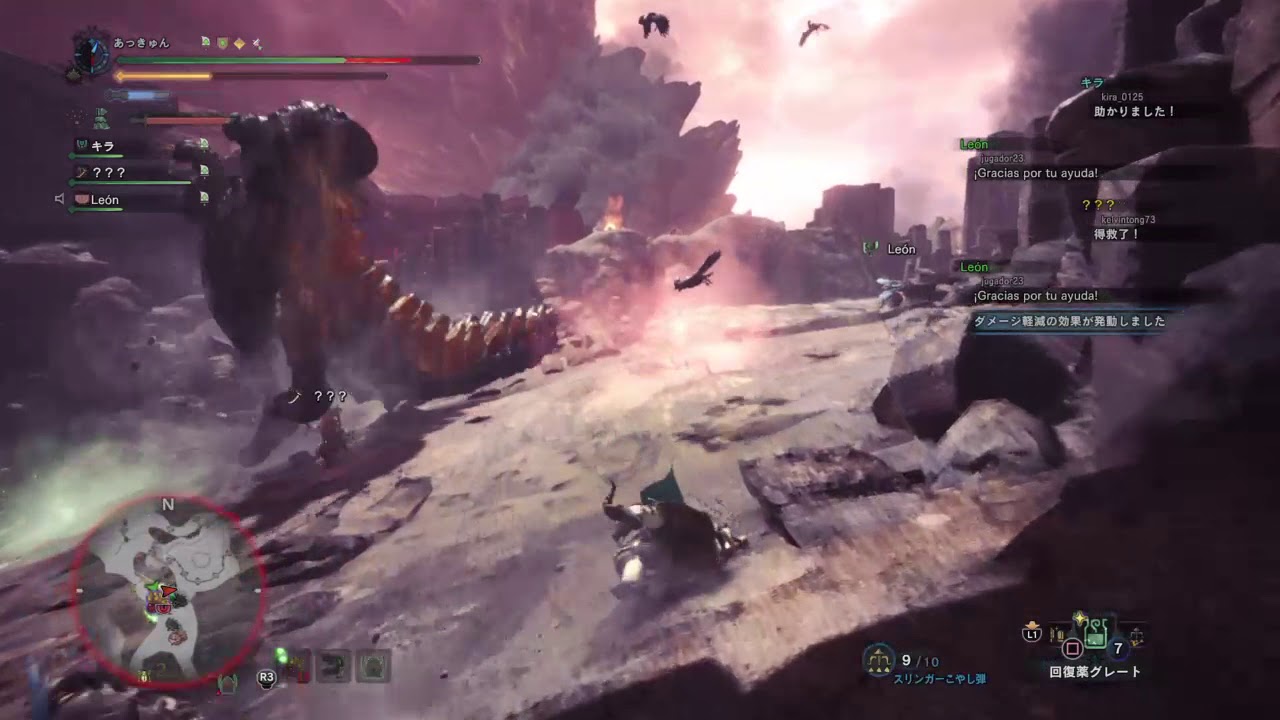This screenshot has height=720, width=1280.
Task: Click the Palico companion status icon
Action: click(101, 119)
